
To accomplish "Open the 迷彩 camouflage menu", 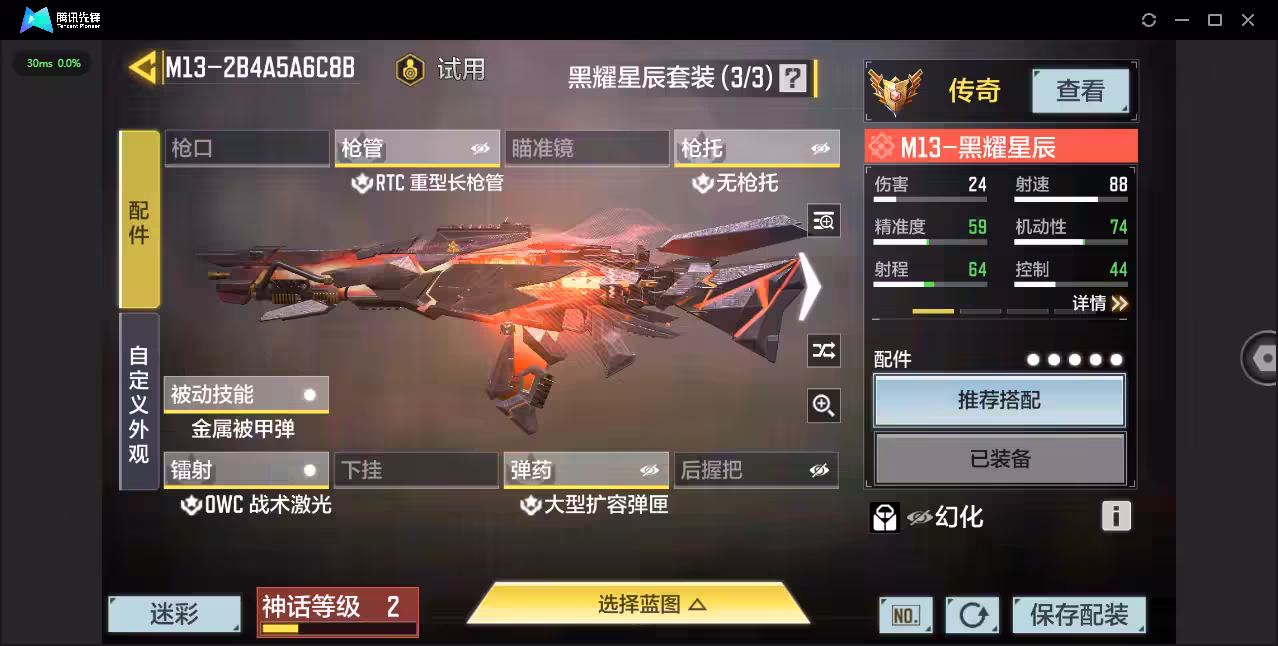I will [175, 614].
